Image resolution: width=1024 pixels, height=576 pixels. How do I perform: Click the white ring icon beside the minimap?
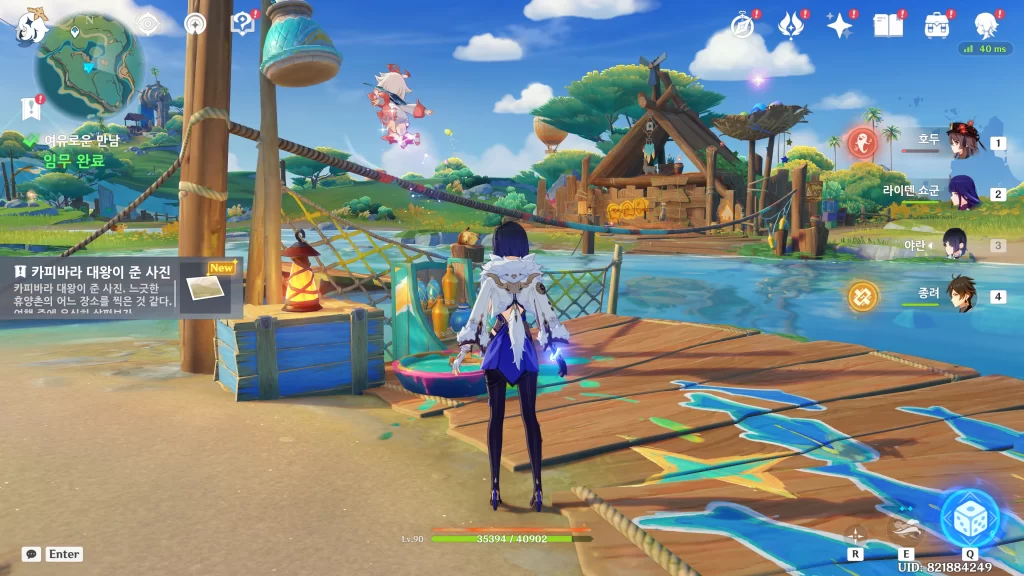point(195,23)
